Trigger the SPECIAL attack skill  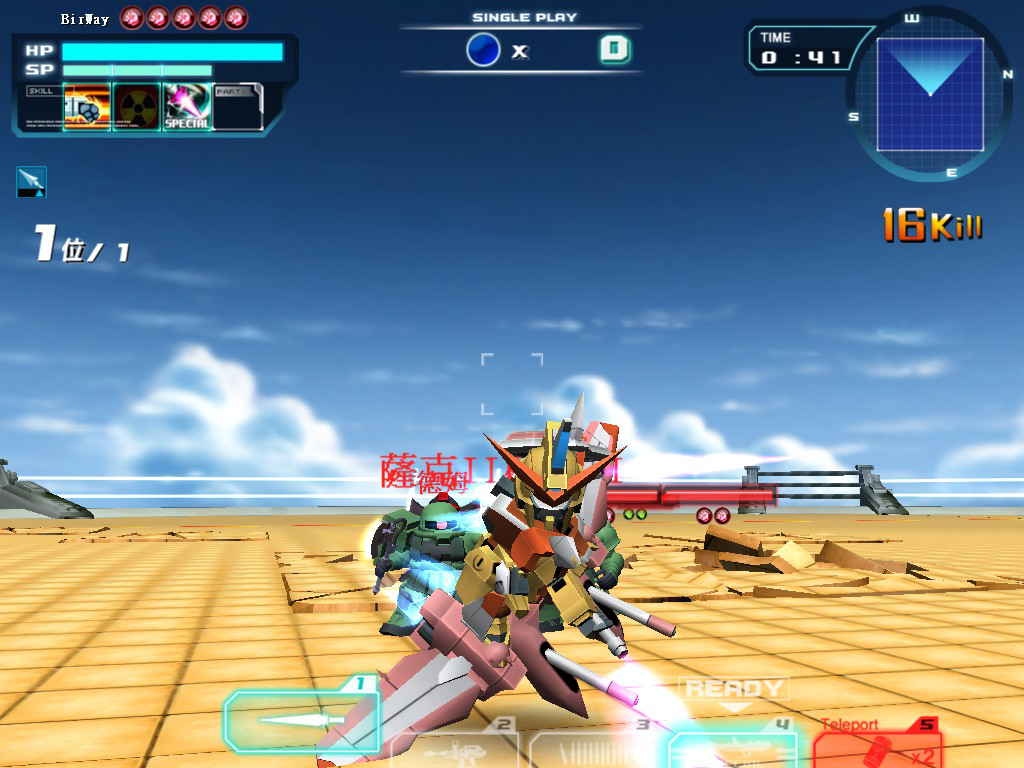187,106
